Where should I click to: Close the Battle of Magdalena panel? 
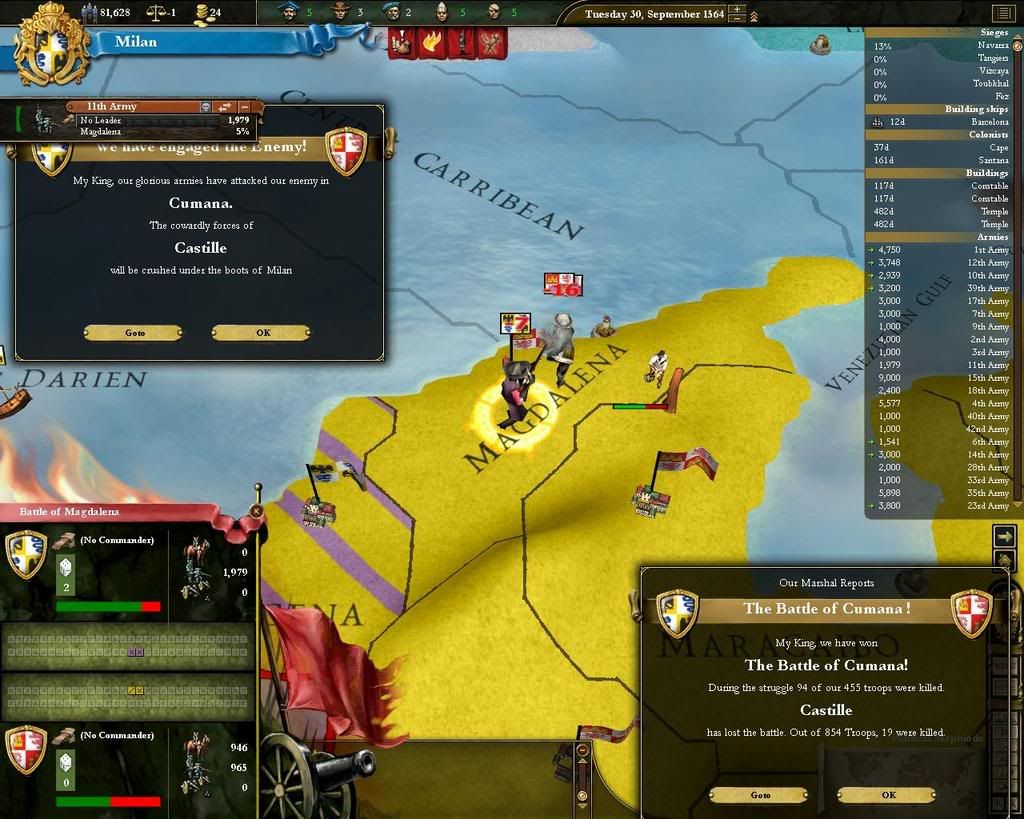pyautogui.click(x=257, y=511)
